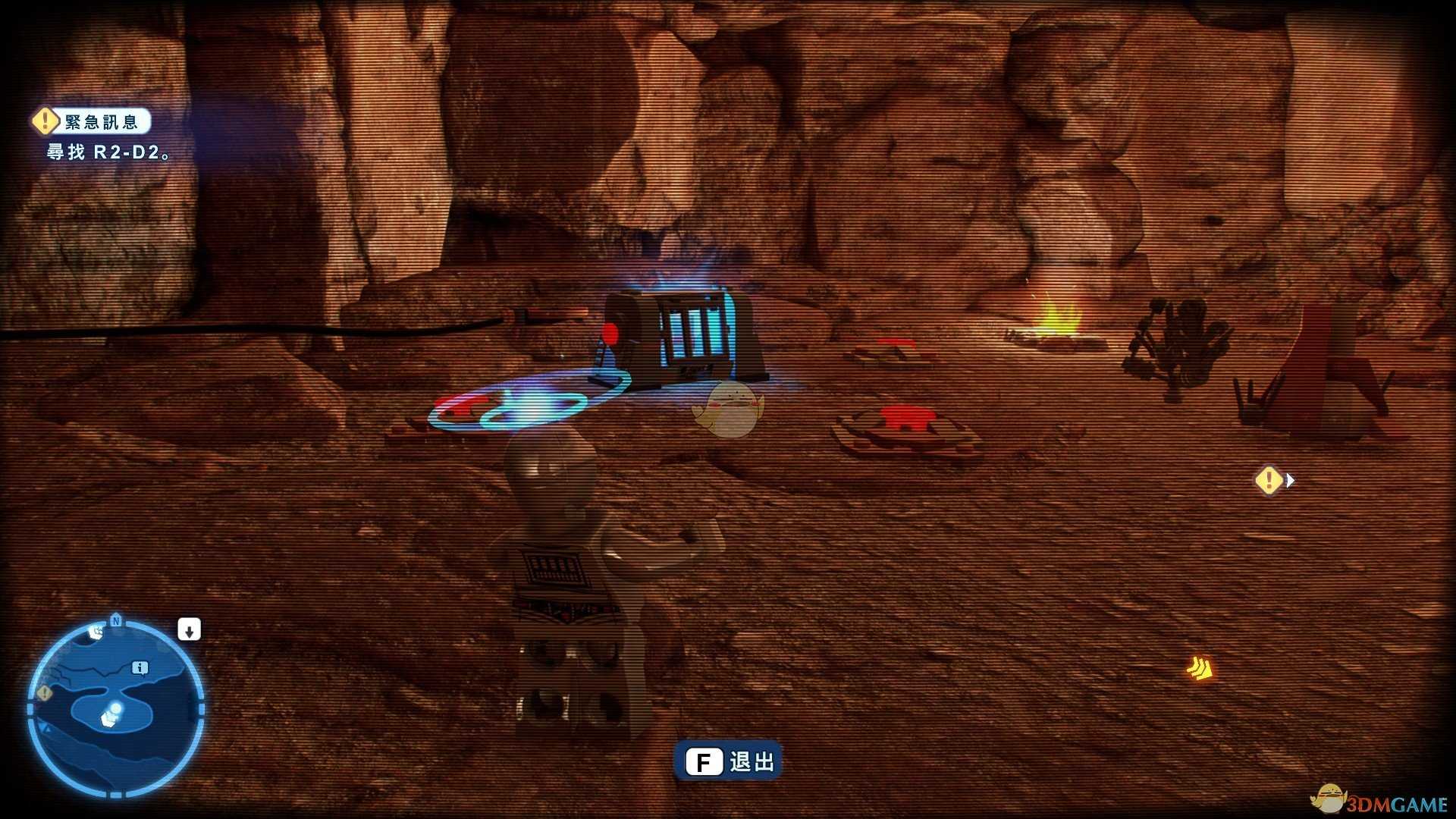Select the info speech-bubble marker on minimap
This screenshot has width=1456, height=819.
pyautogui.click(x=140, y=667)
